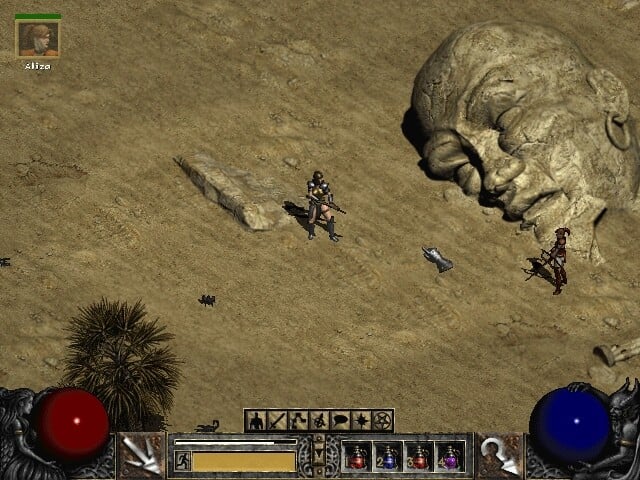Open the character sheet silhouette icon
This screenshot has width=640, height=480.
pyautogui.click(x=256, y=421)
